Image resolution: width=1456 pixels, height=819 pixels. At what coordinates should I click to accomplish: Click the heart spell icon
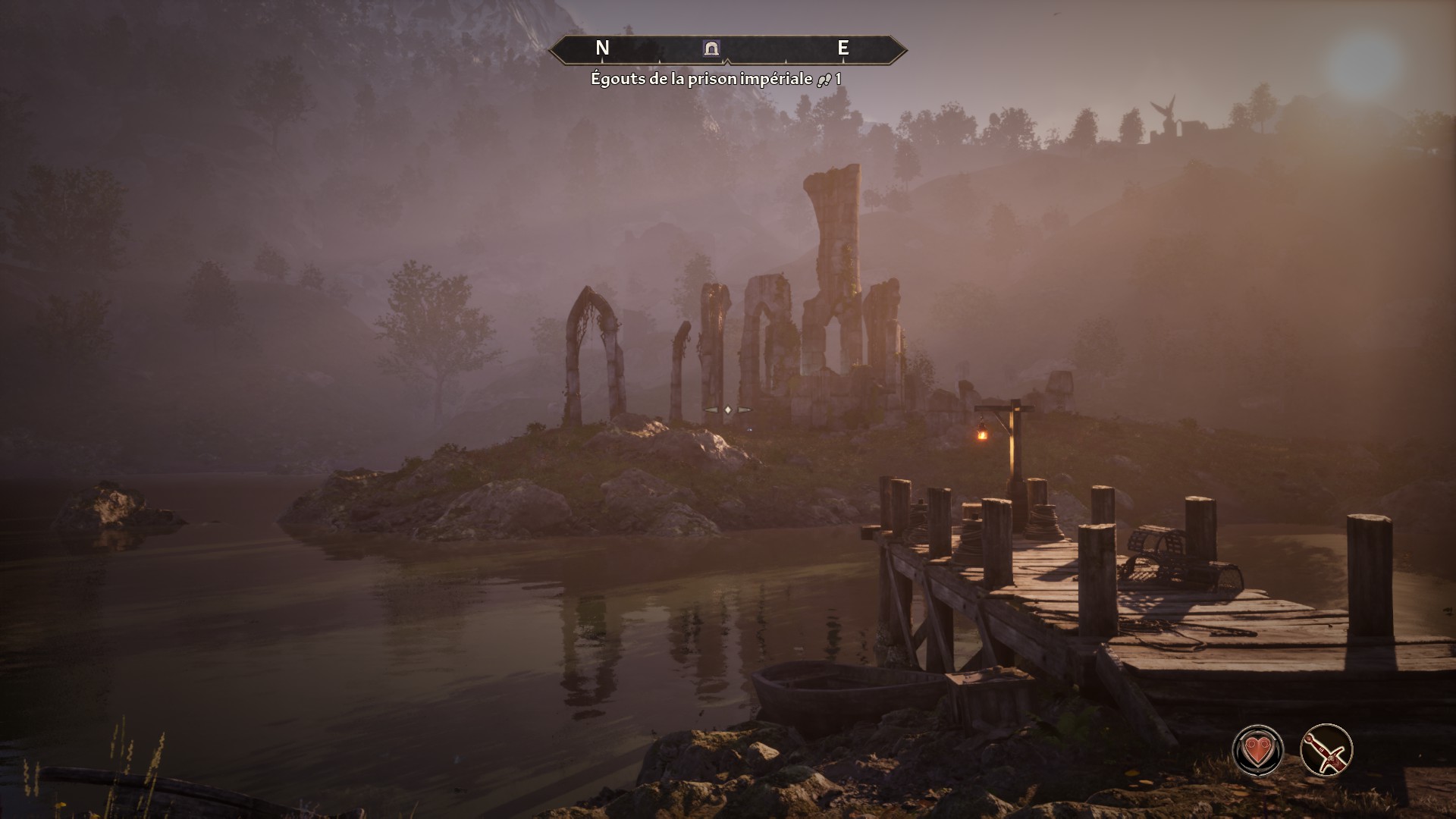pyautogui.click(x=1258, y=750)
